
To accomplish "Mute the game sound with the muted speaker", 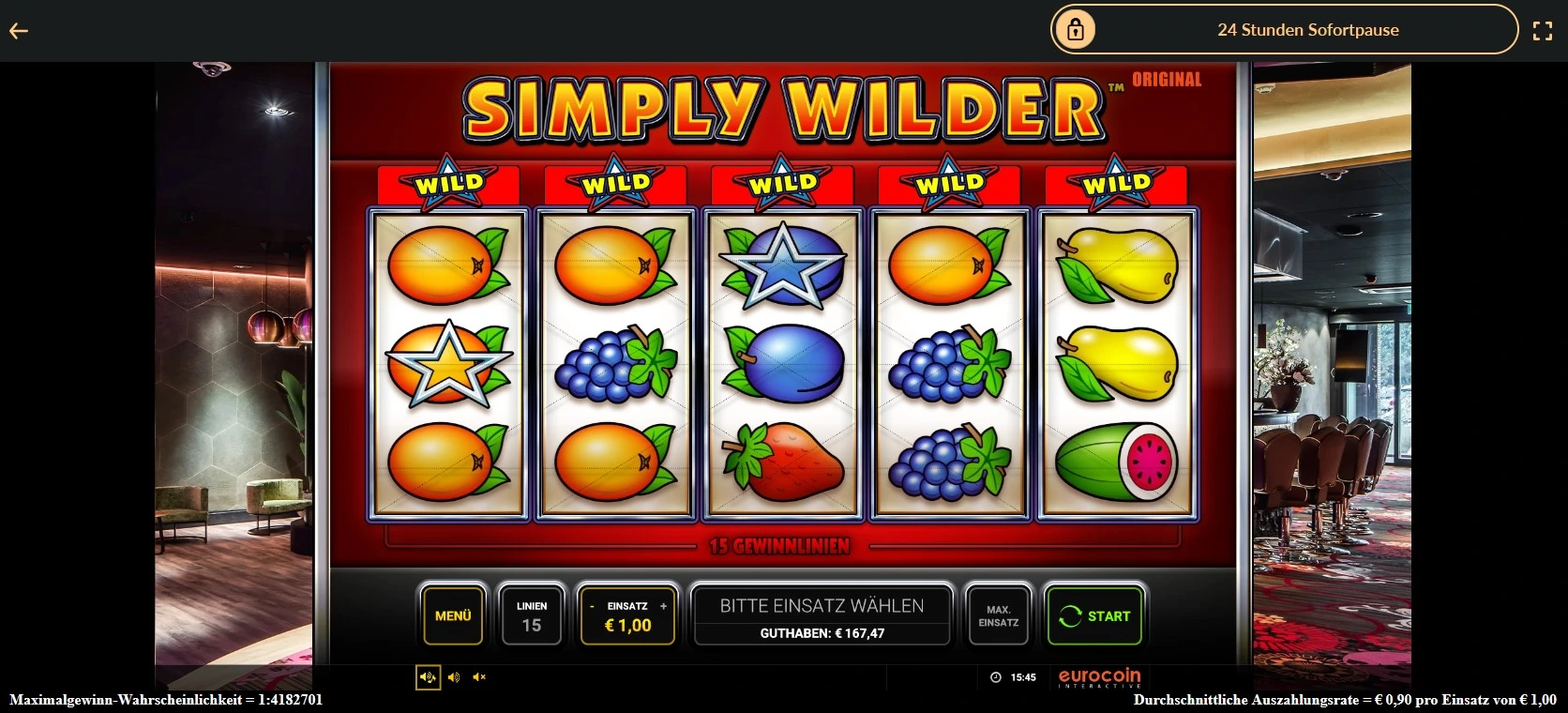I will pos(479,677).
